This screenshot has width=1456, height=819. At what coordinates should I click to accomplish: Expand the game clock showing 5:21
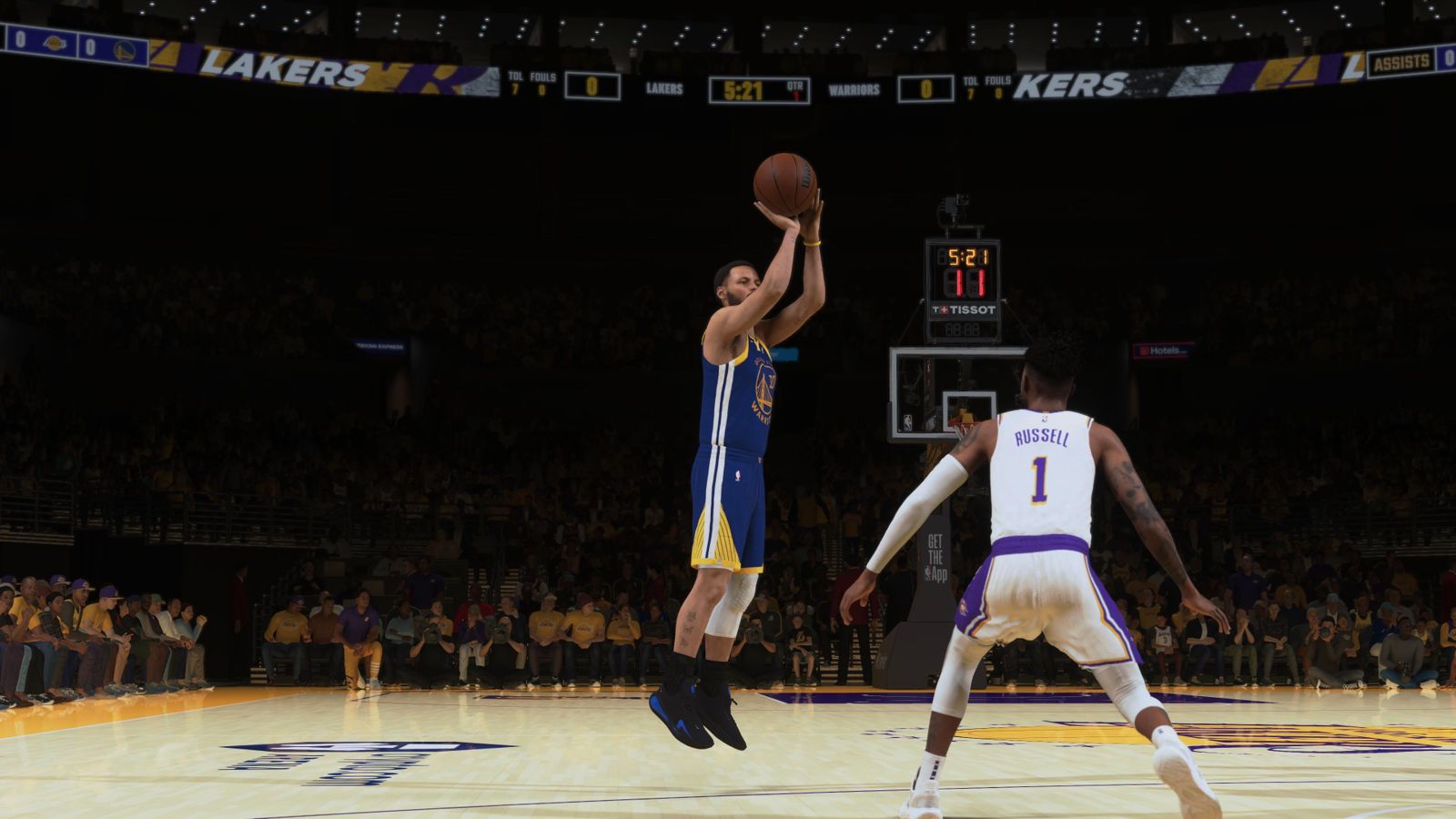(744, 88)
